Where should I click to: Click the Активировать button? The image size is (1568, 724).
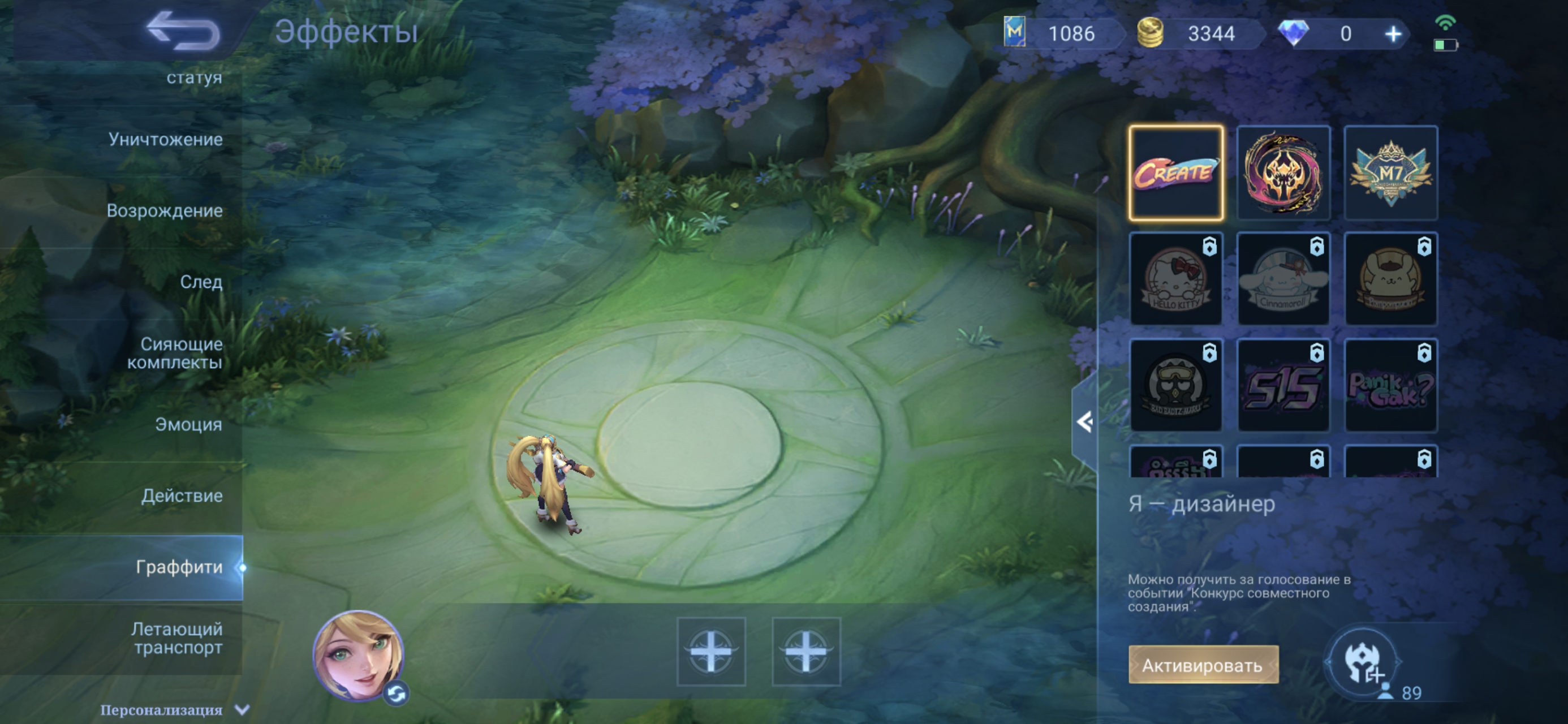1203,665
